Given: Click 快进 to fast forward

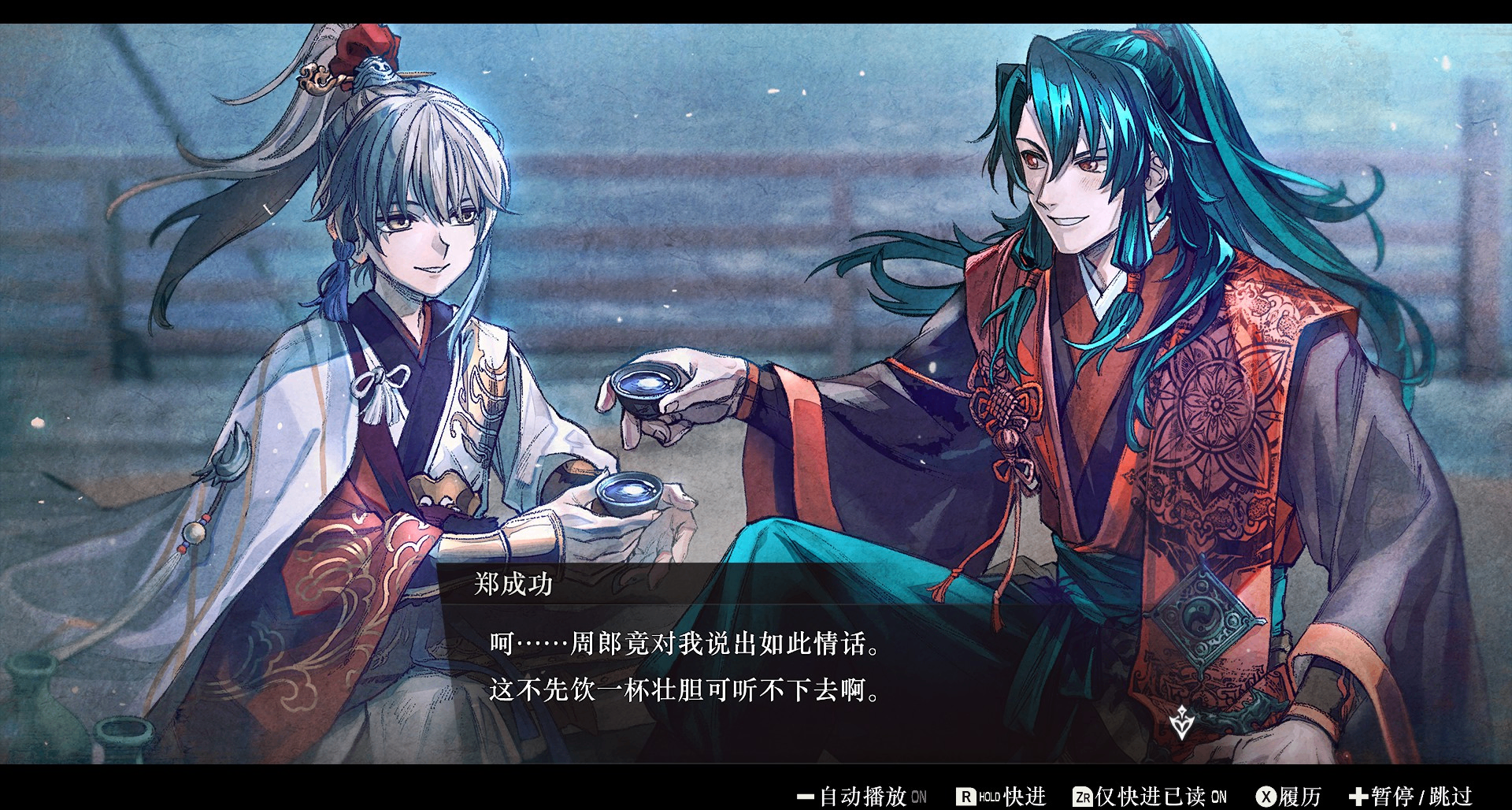Looking at the screenshot, I should point(1024,796).
